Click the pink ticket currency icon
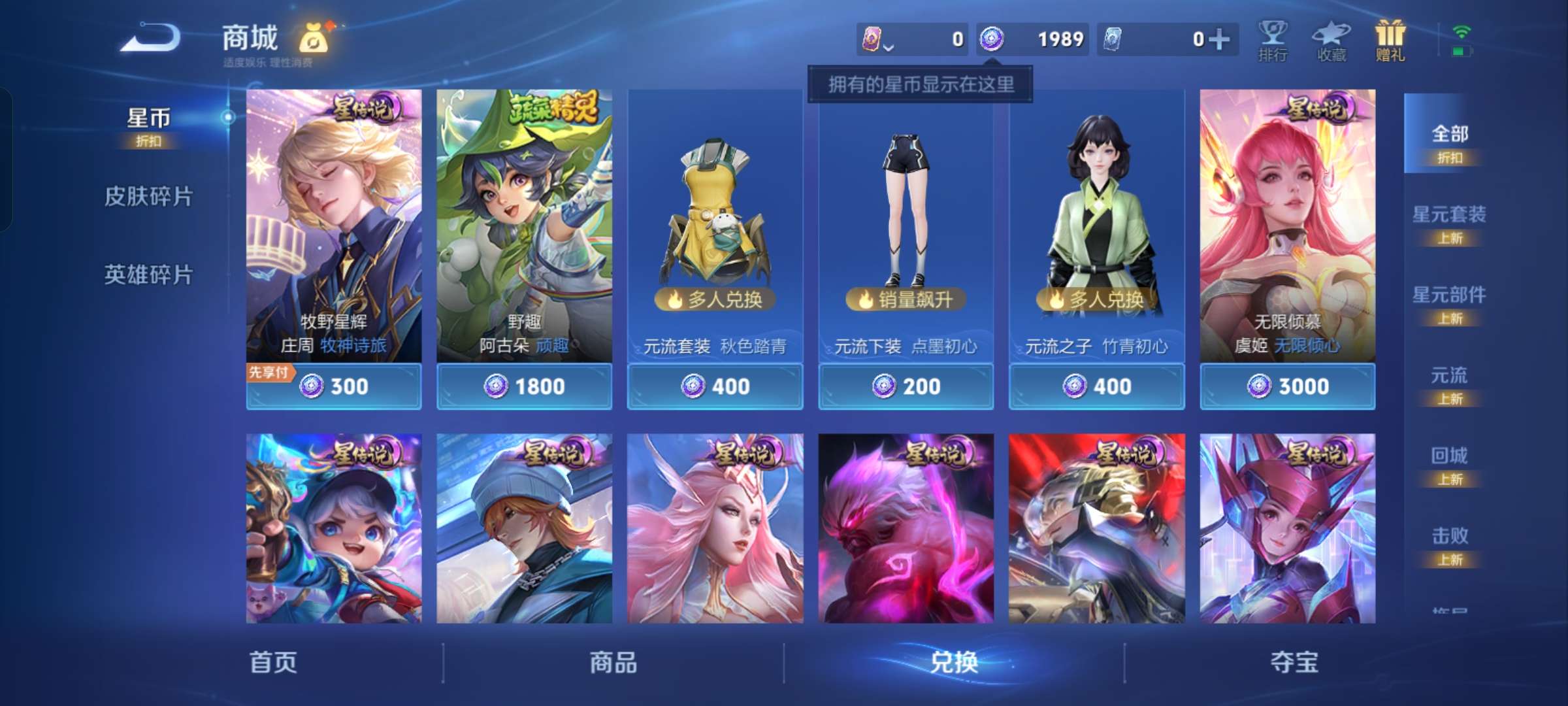The width and height of the screenshot is (1568, 706). 872,39
